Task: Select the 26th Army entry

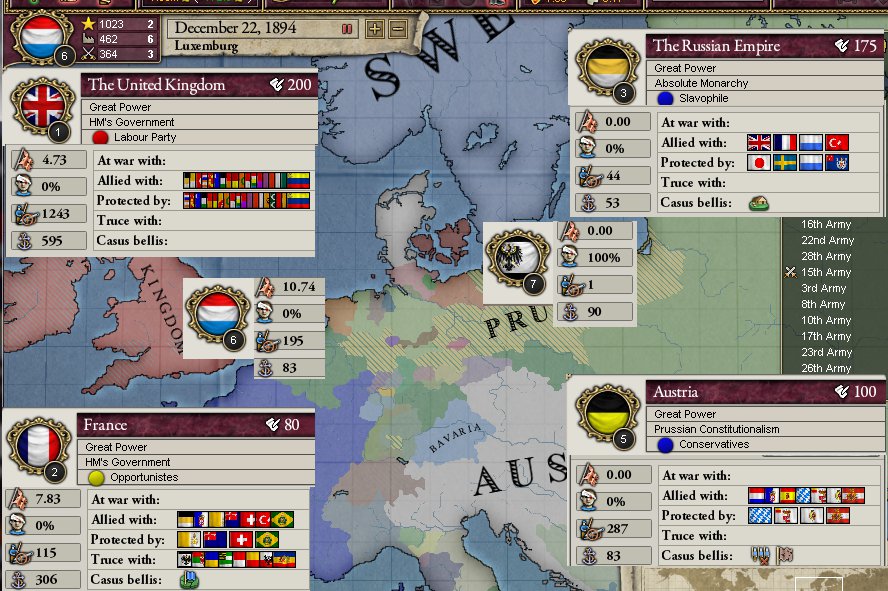Action: 826,368
